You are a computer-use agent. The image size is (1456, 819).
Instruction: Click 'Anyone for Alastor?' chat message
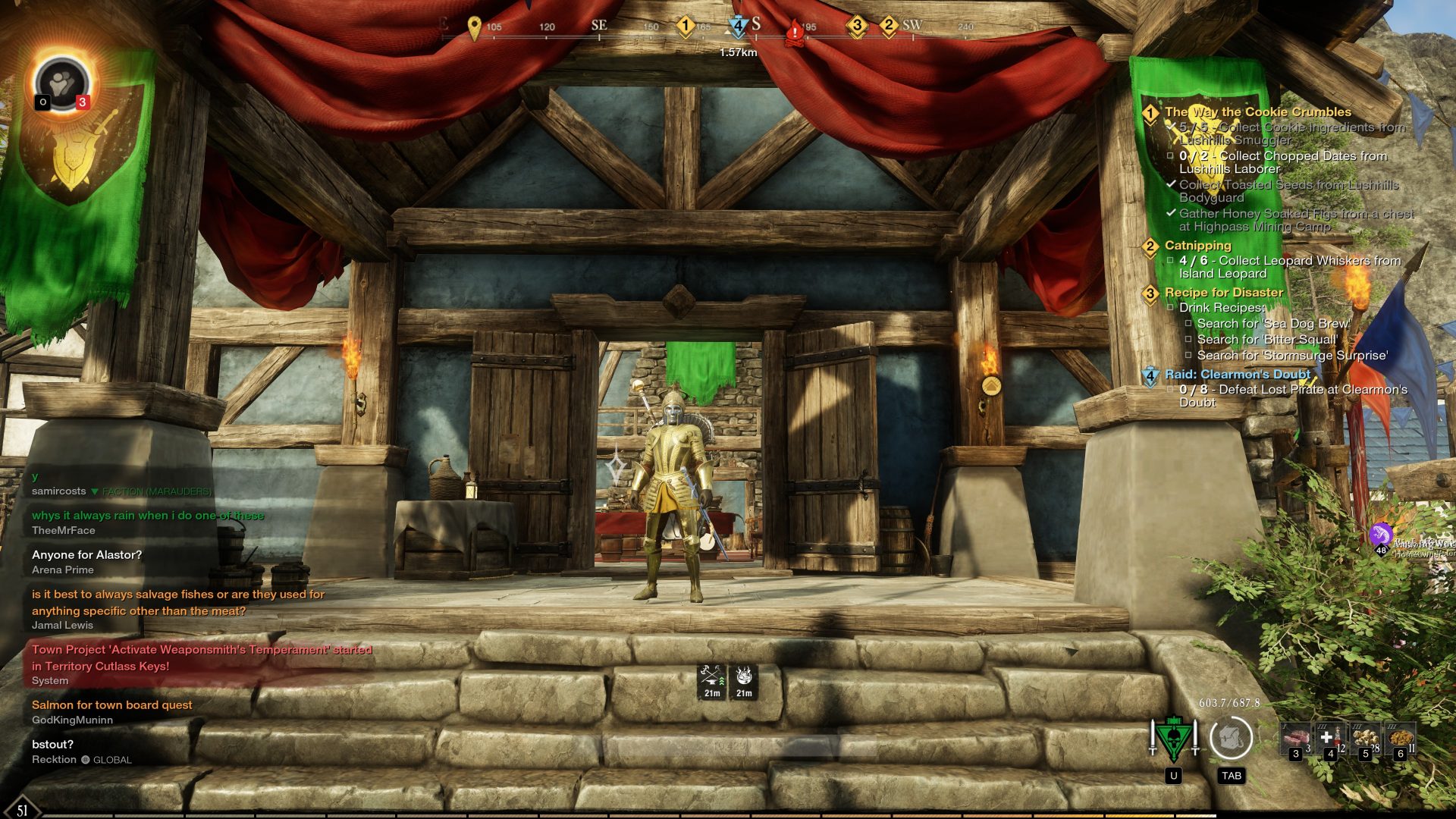(87, 555)
